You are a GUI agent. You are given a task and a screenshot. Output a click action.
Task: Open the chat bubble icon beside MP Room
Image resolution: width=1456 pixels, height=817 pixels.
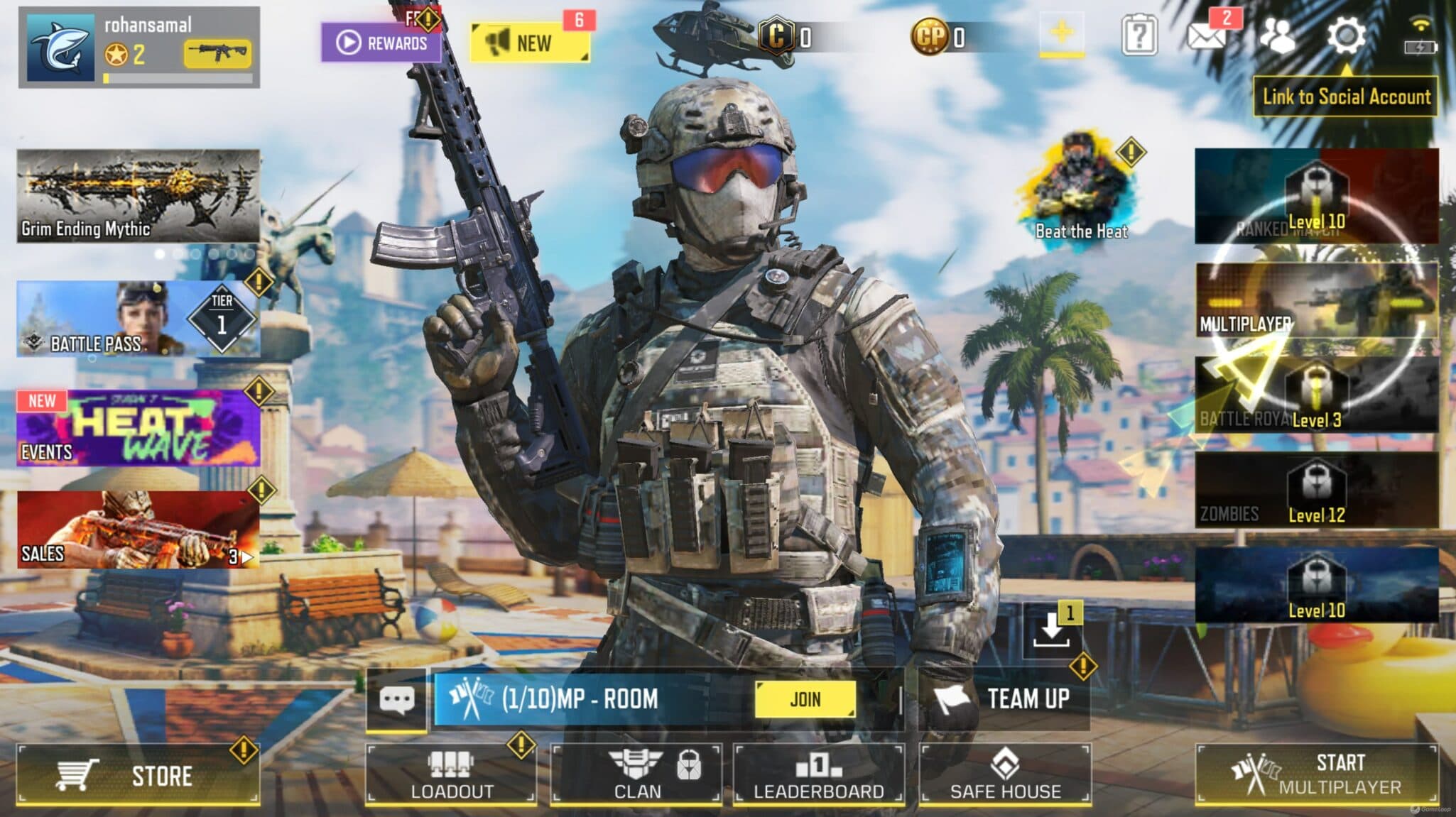[x=398, y=699]
